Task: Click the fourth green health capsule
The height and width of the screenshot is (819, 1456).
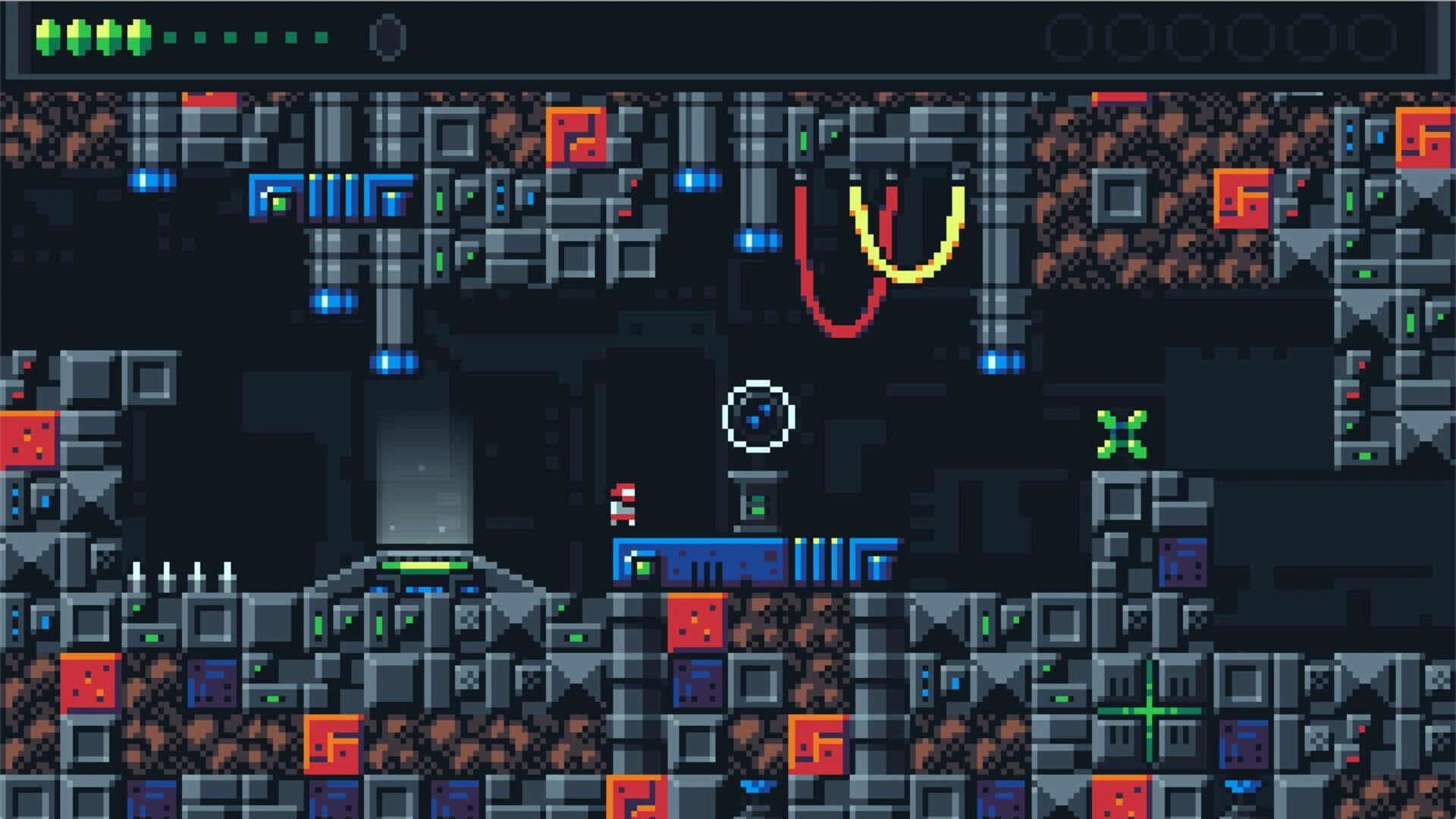Action: click(138, 34)
